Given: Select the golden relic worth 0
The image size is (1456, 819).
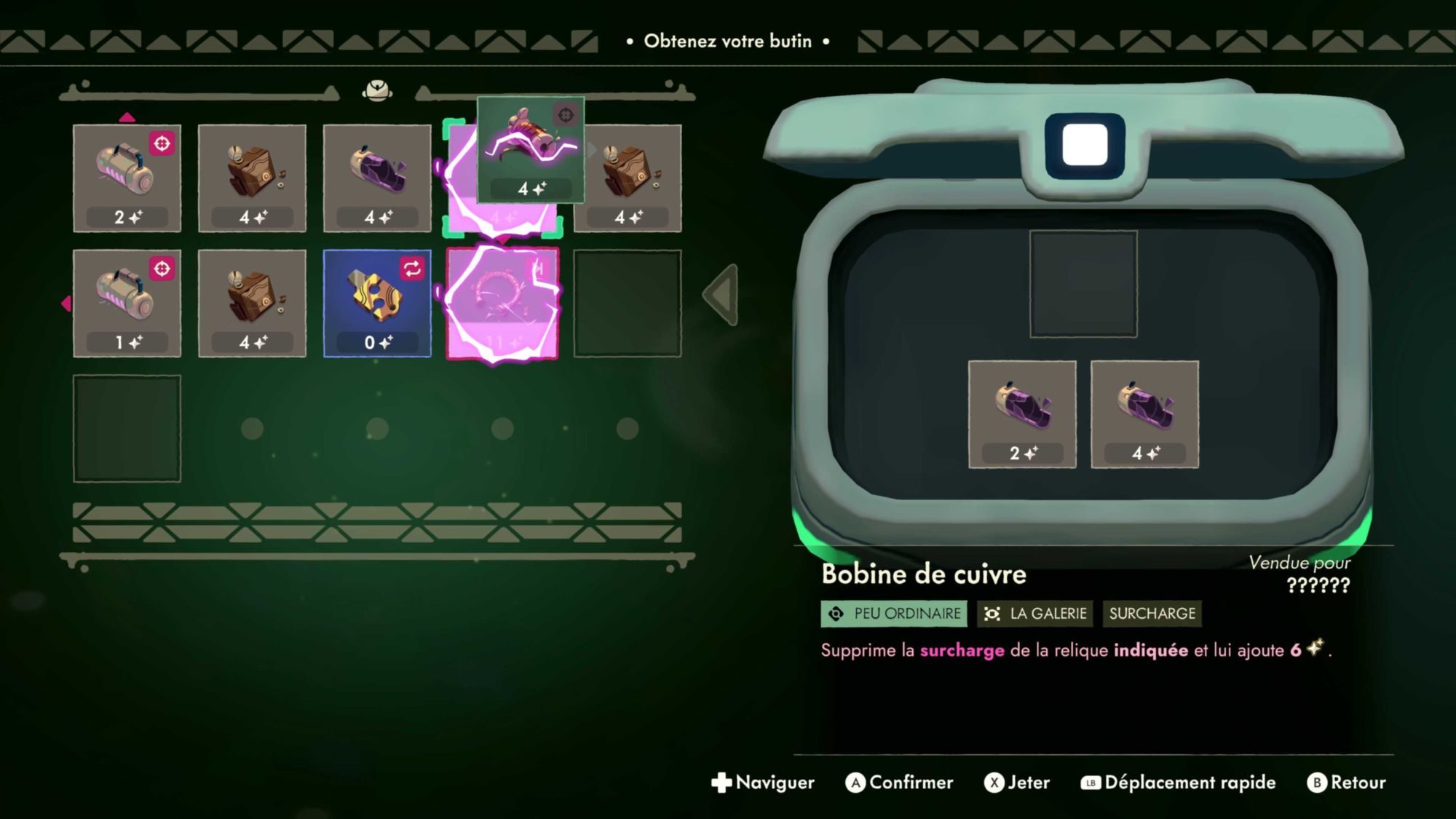Looking at the screenshot, I should point(377,303).
